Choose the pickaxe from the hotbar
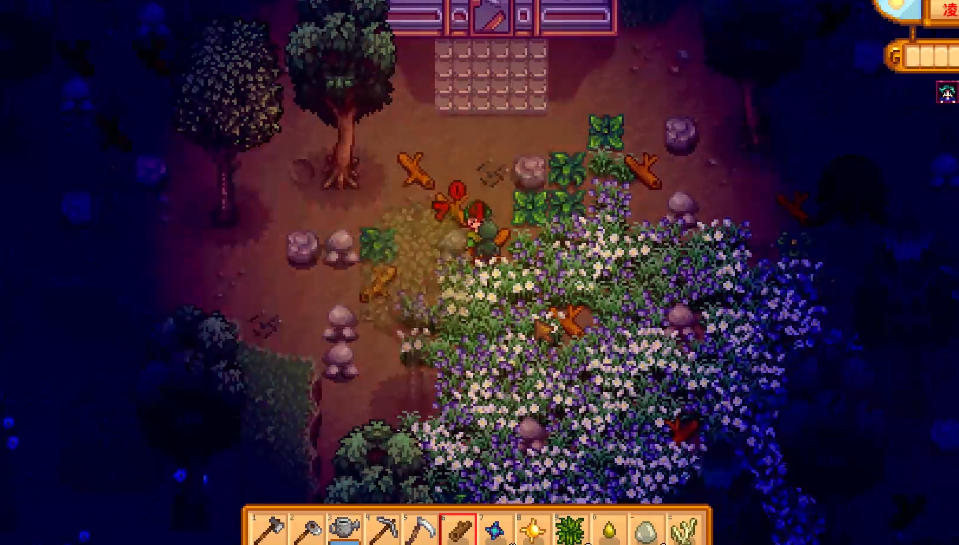 tap(383, 529)
